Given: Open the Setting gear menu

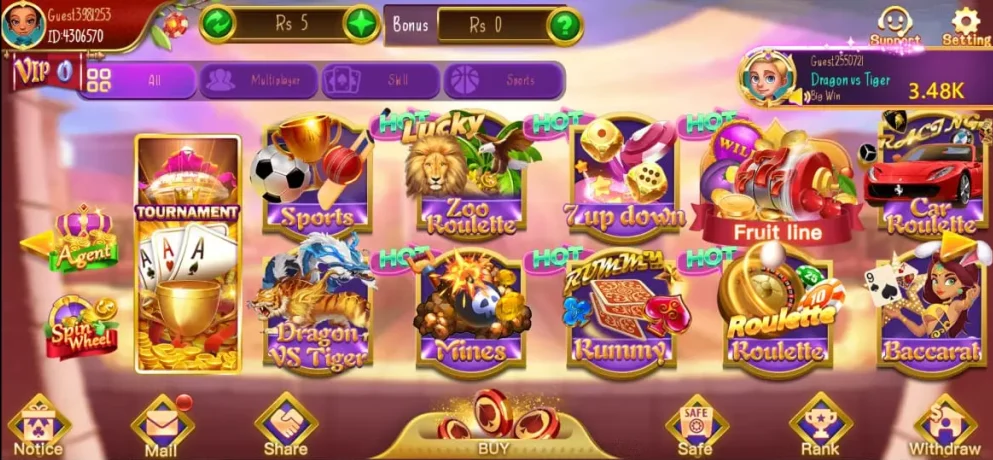Looking at the screenshot, I should click(x=965, y=25).
